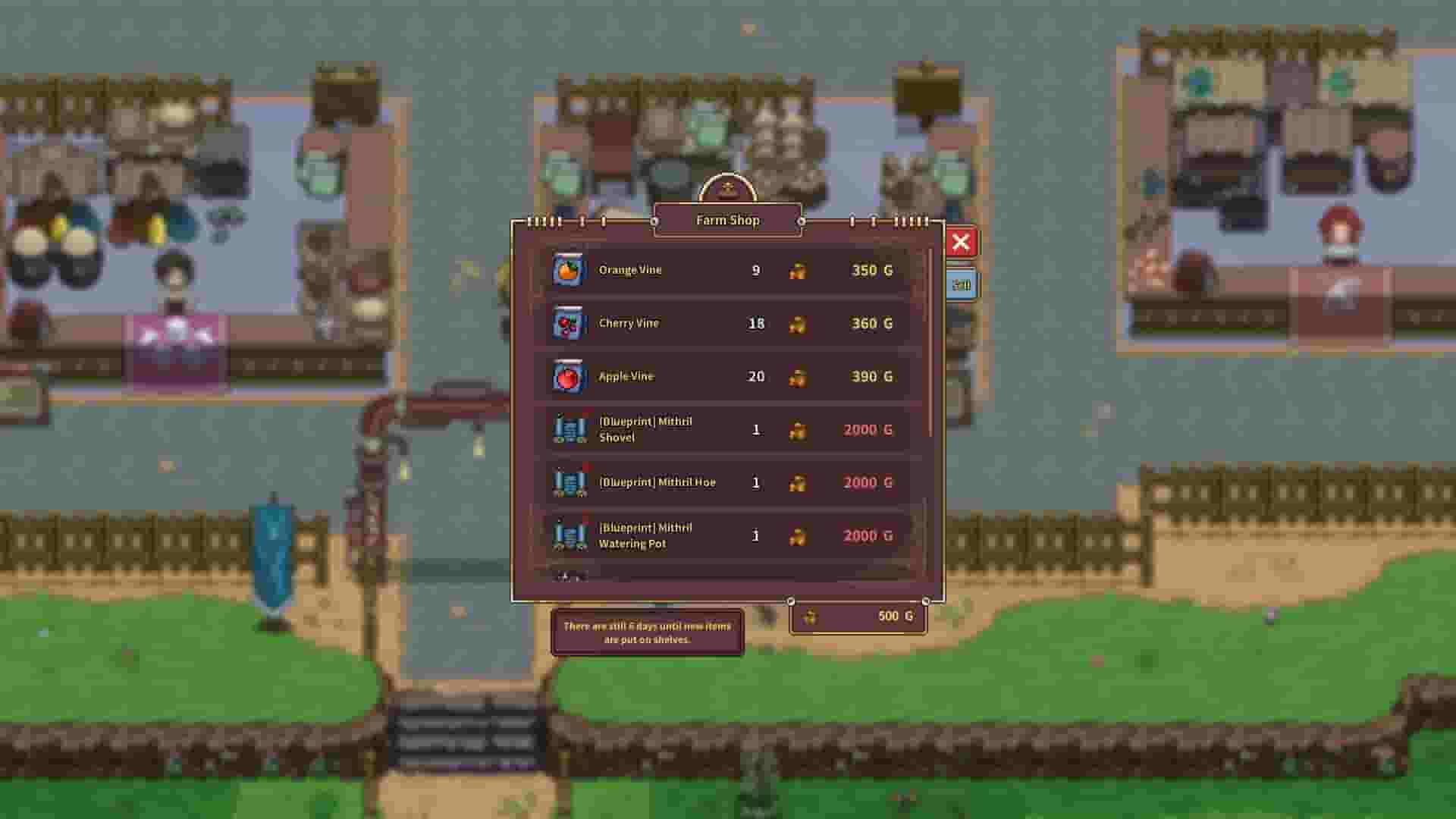Image resolution: width=1456 pixels, height=819 pixels.
Task: Click the Mithril Watering Pot blueprint icon
Action: [570, 535]
